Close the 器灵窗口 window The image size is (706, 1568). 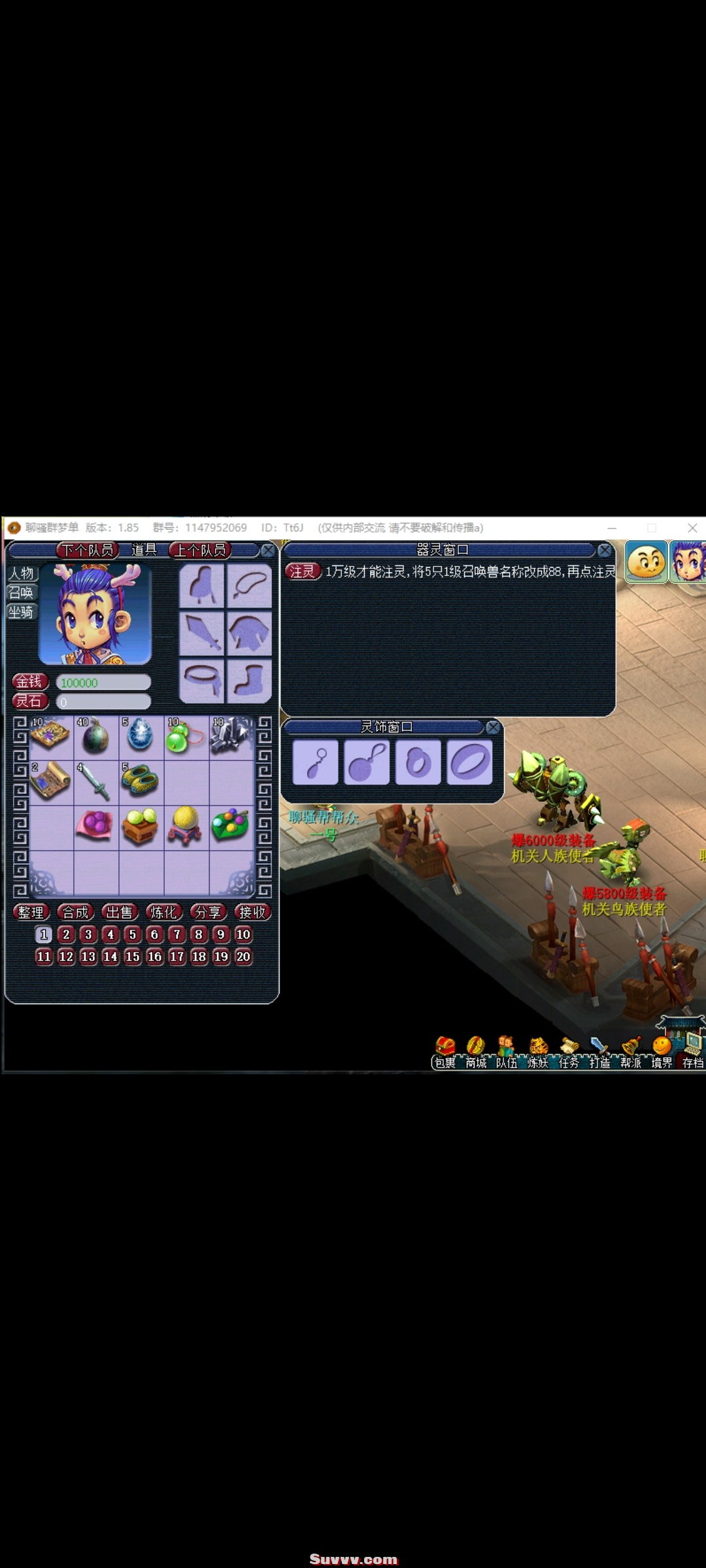click(605, 550)
